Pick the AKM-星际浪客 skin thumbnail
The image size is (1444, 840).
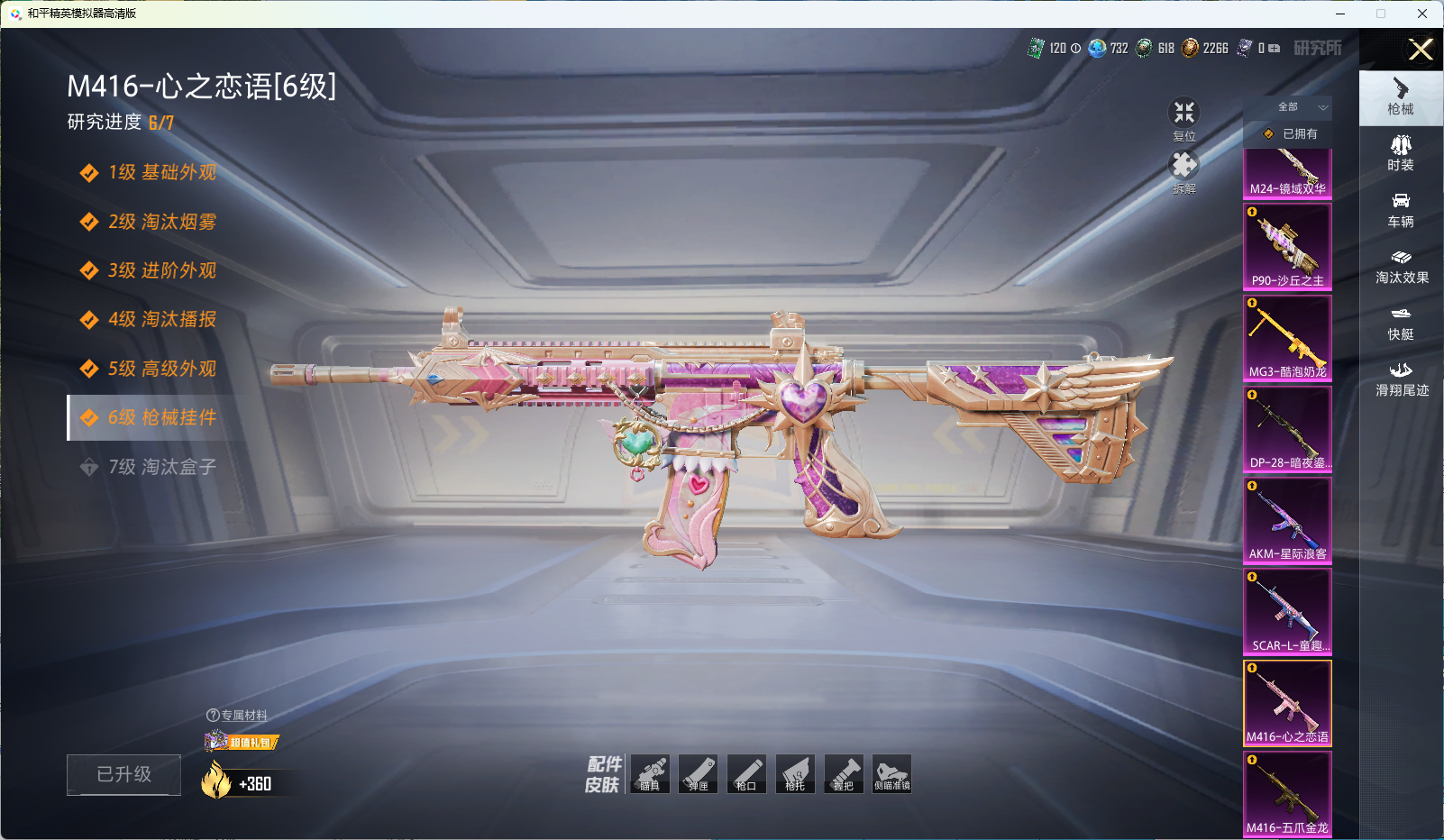click(x=1287, y=520)
